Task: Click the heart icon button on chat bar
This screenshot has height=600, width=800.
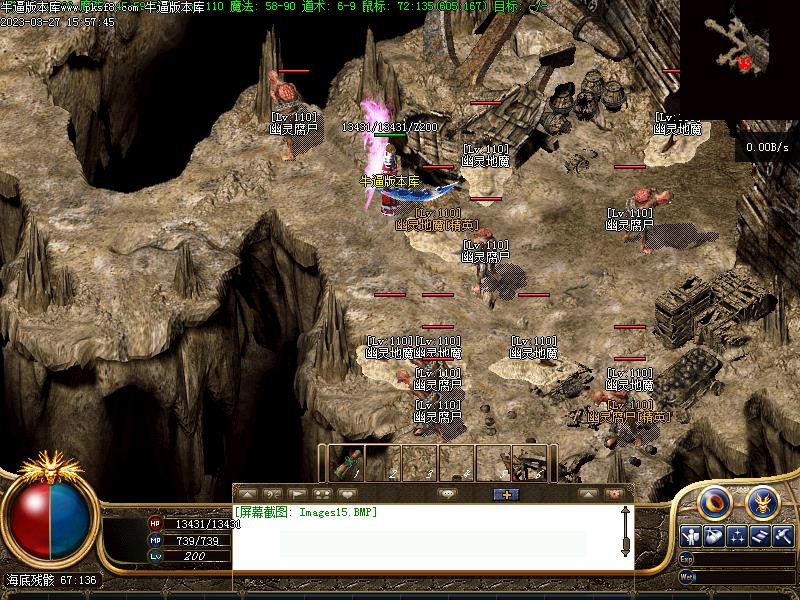Action: click(x=347, y=494)
